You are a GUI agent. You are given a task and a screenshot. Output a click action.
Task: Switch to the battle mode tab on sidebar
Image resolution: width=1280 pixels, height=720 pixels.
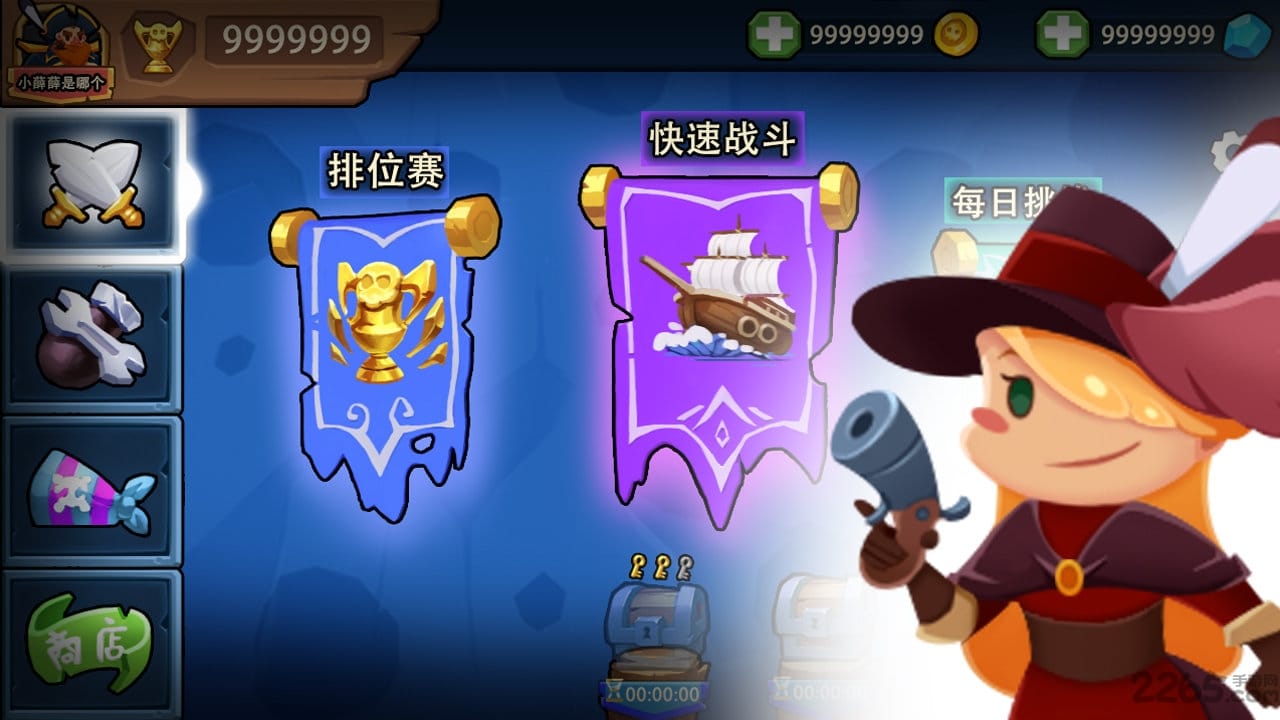click(93, 182)
